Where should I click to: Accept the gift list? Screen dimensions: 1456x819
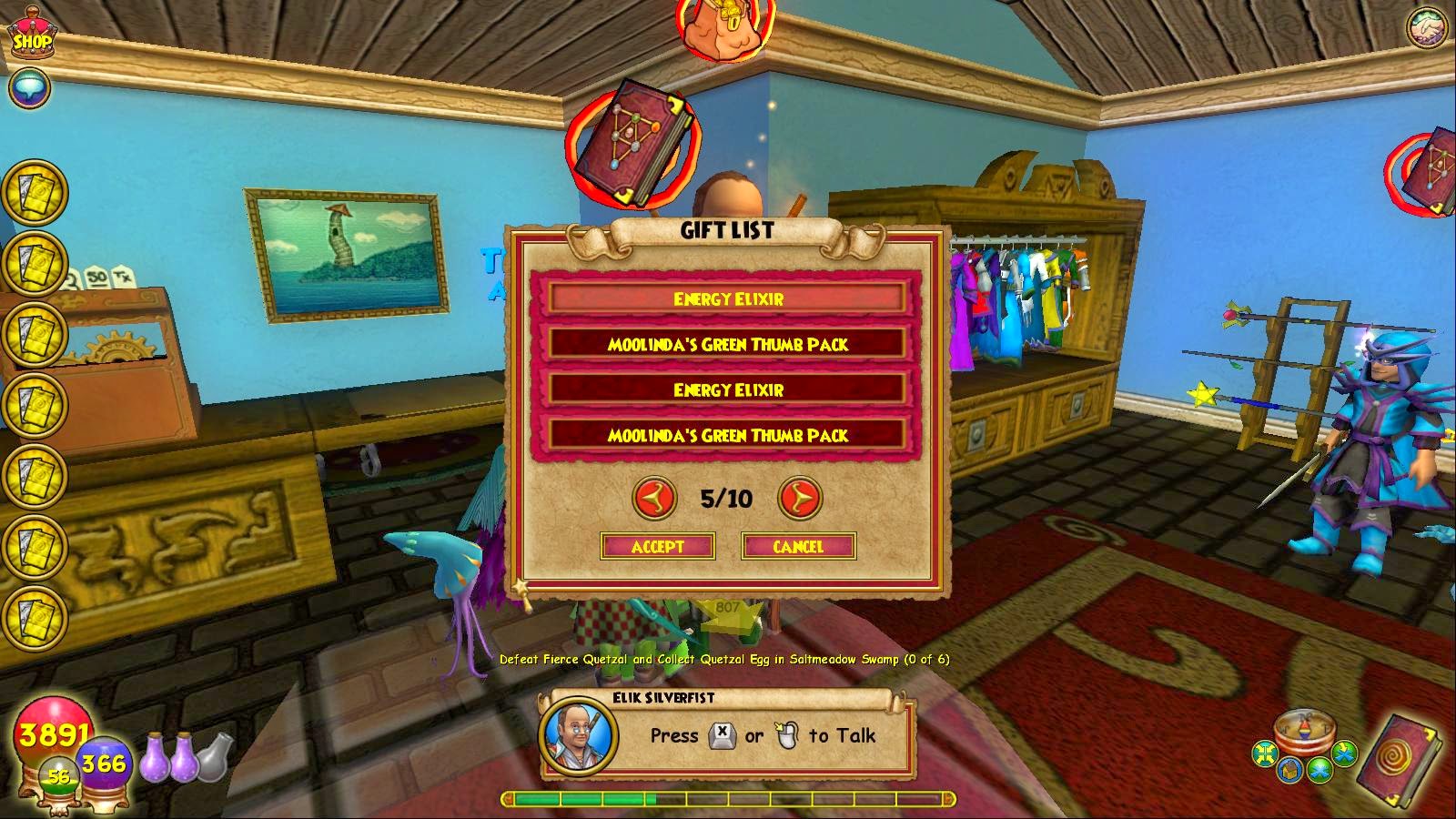point(658,547)
